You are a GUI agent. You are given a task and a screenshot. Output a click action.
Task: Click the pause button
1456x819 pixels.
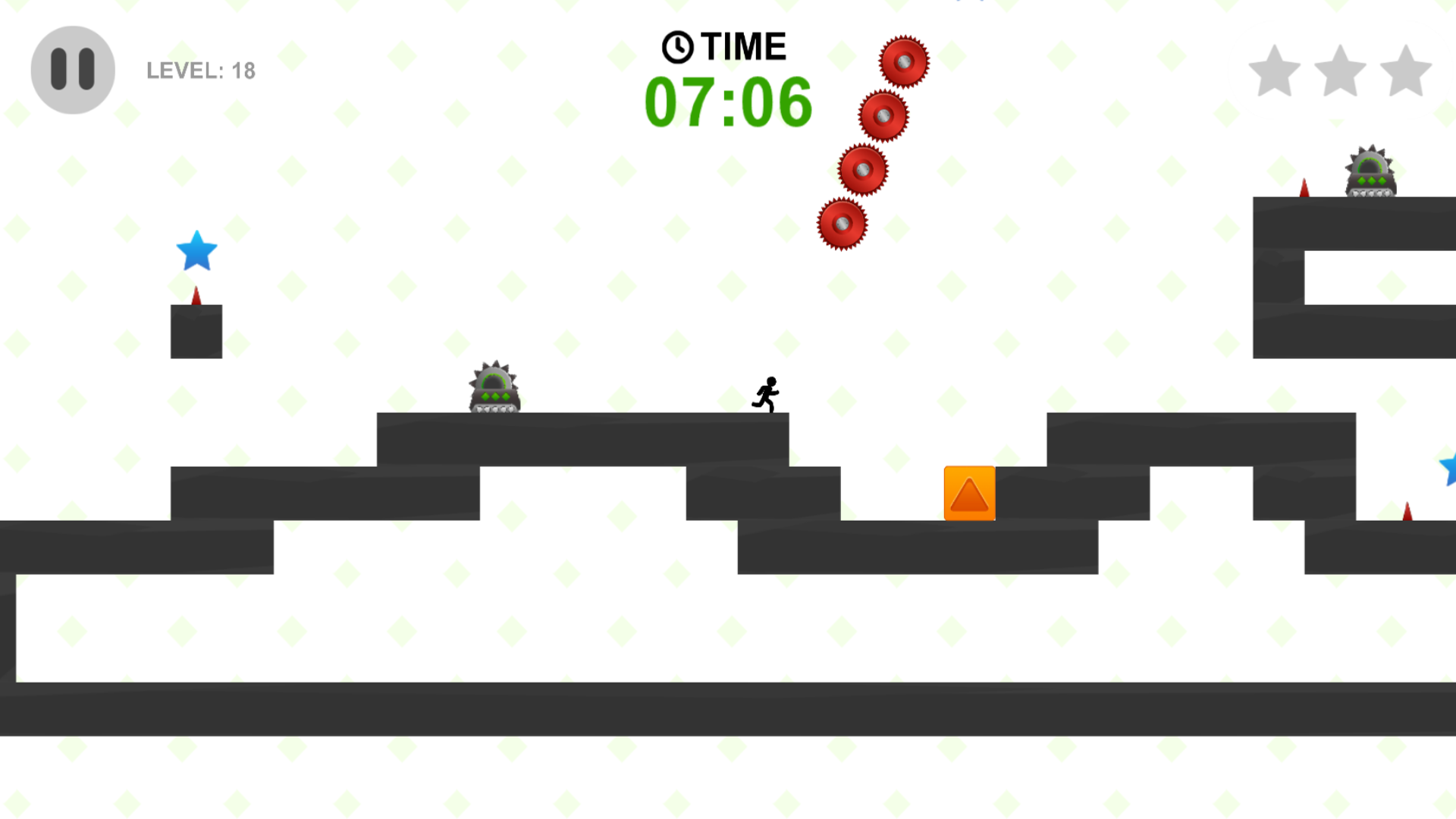pyautogui.click(x=72, y=67)
